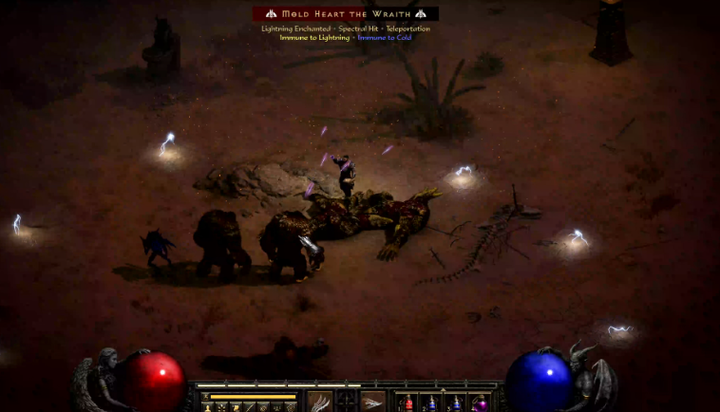Toggle run/walk beside the stamina bar
The width and height of the screenshot is (720, 412).
point(205,396)
